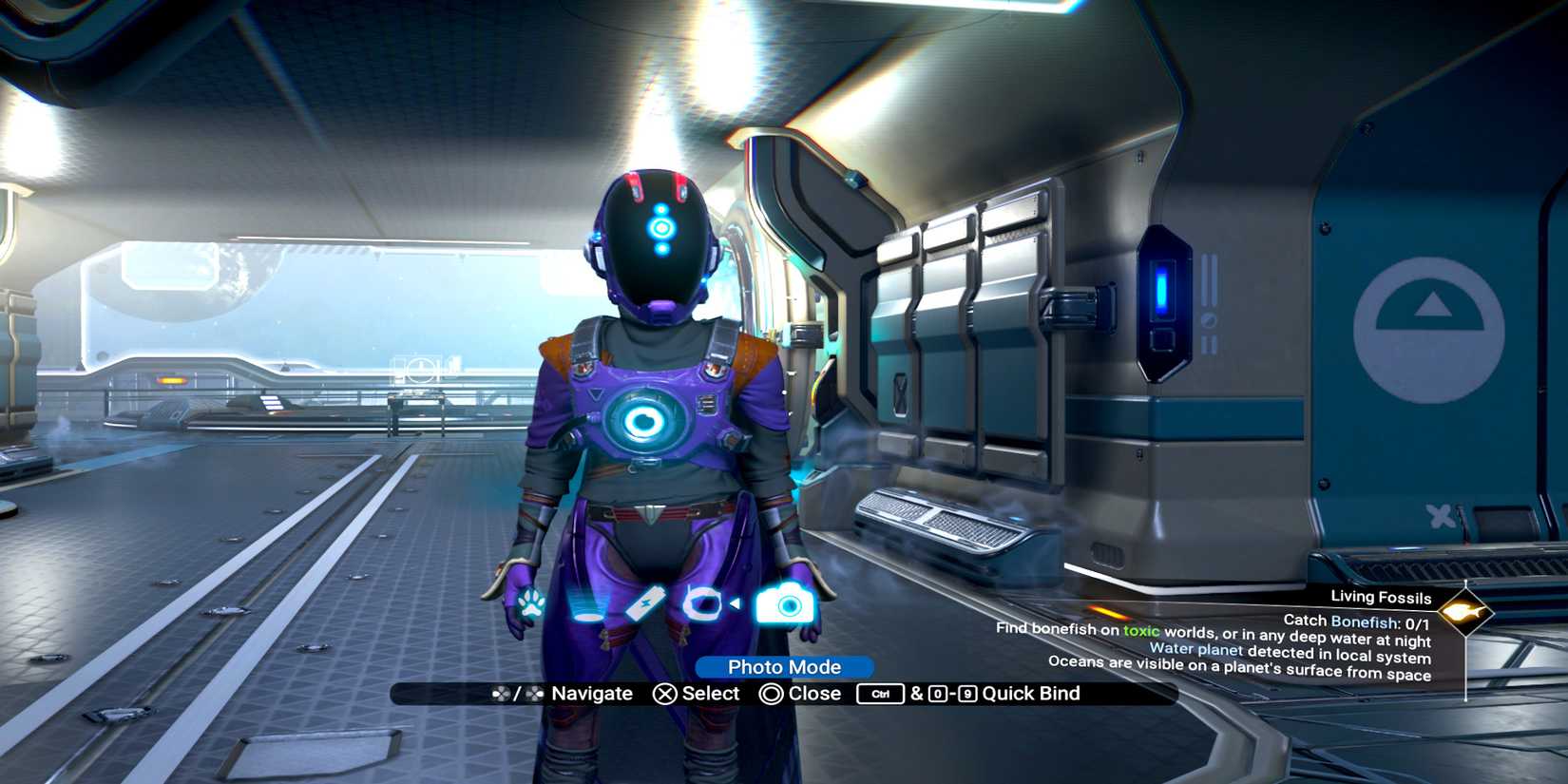Viewport: 1568px width, 784px height.
Task: Click the circle Close button prompt icon
Action: click(x=774, y=694)
